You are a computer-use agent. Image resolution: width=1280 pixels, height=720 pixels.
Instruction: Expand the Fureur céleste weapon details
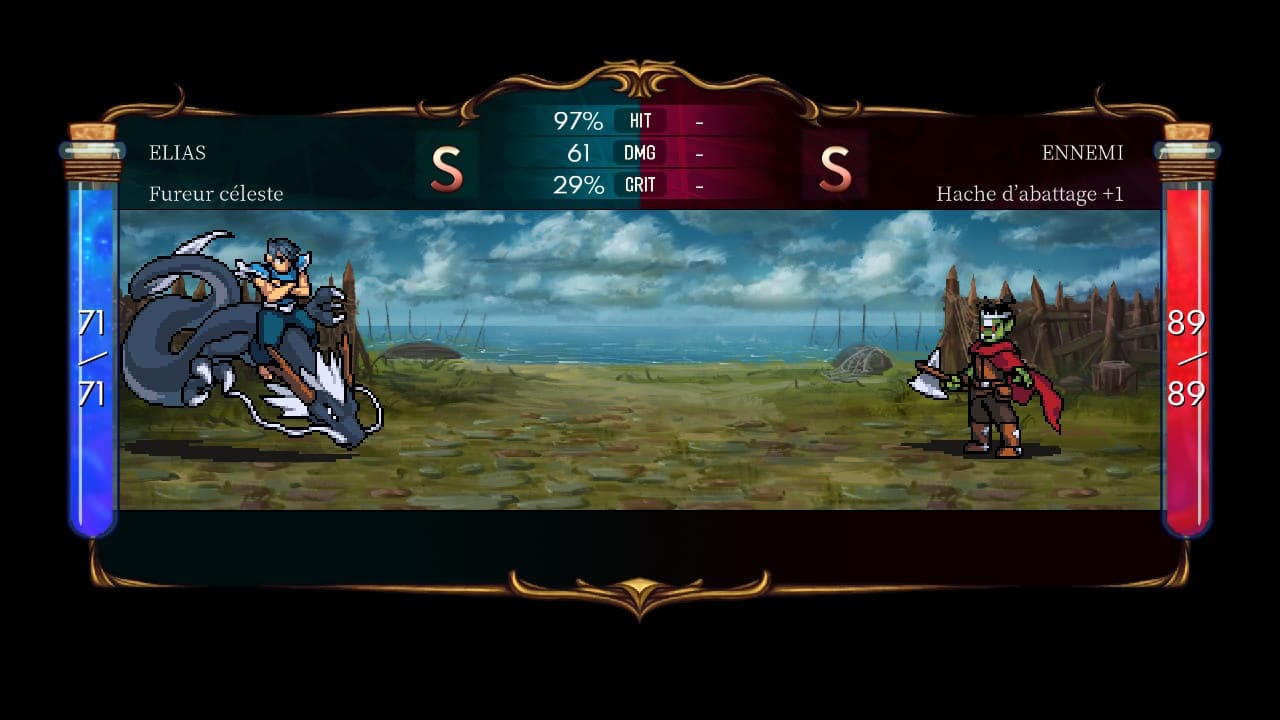click(x=216, y=194)
